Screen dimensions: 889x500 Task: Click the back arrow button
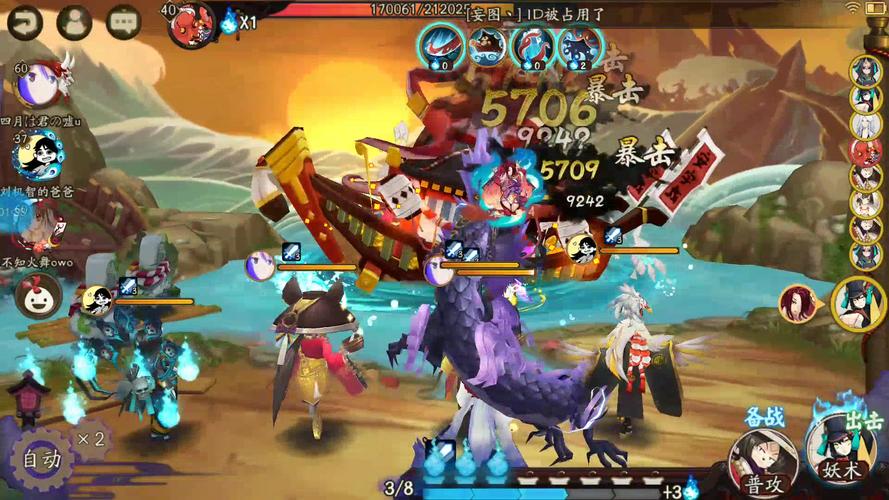coord(24,22)
